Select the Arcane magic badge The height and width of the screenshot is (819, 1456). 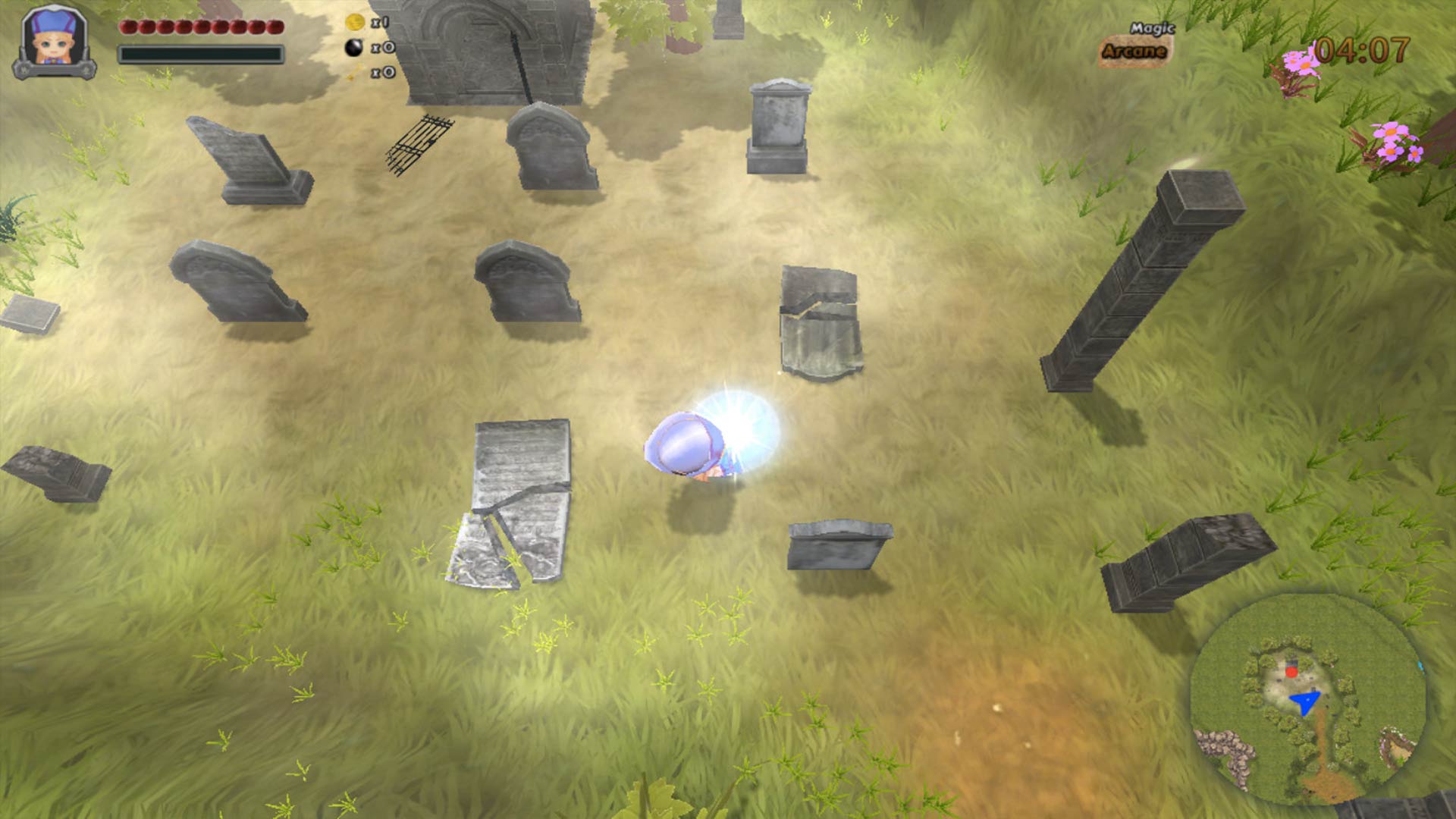pyautogui.click(x=1134, y=49)
